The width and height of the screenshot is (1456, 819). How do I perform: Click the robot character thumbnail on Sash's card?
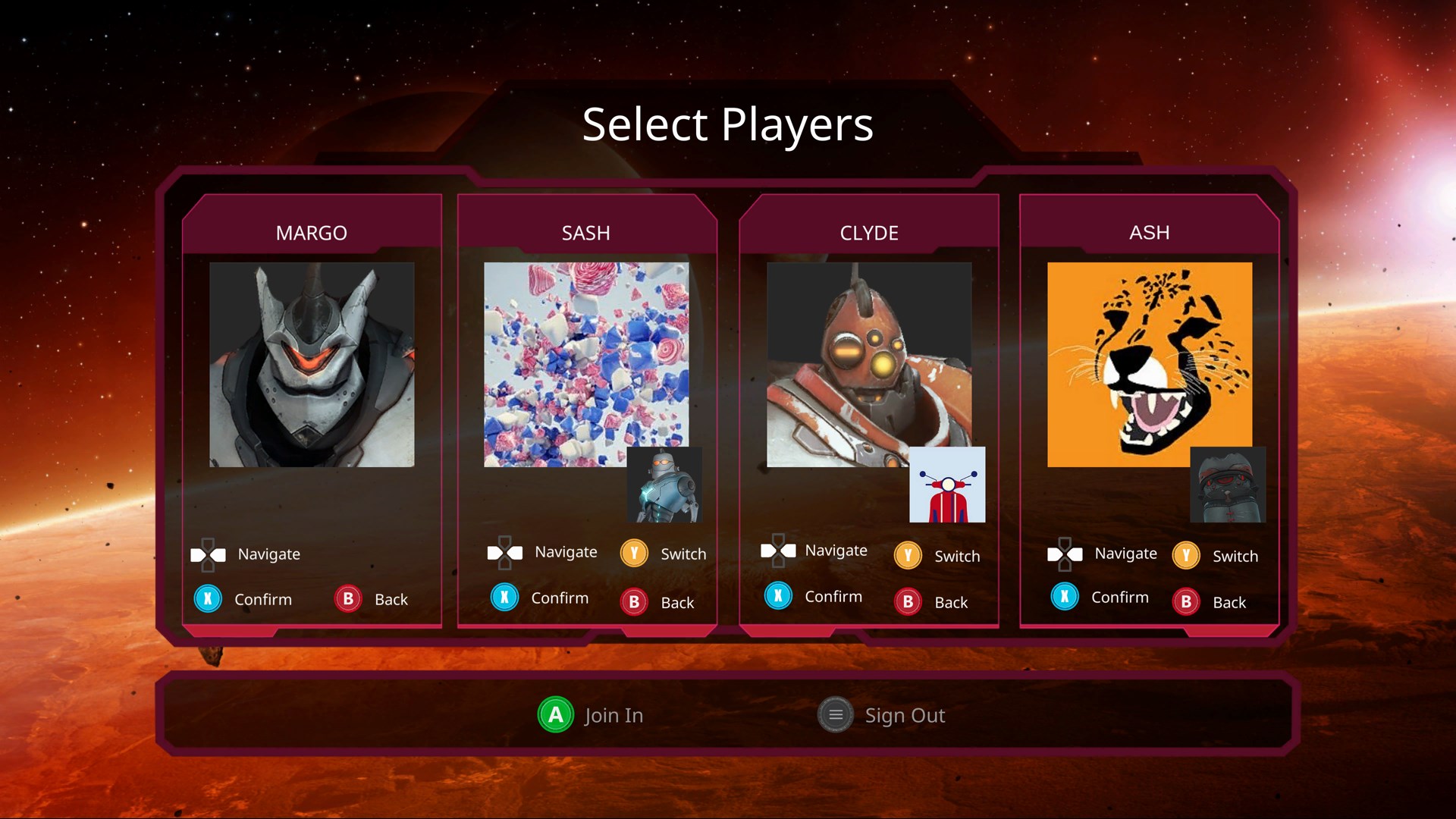[x=664, y=485]
